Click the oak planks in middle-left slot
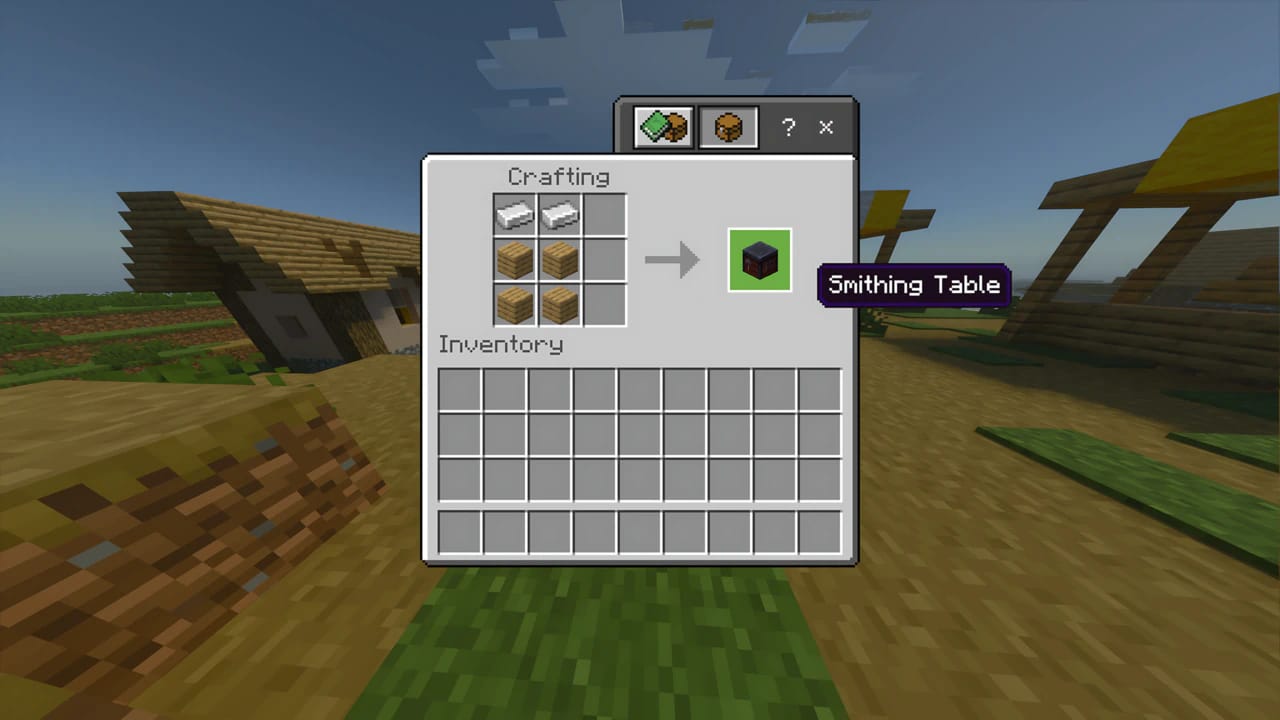The width and height of the screenshot is (1280, 720). [x=514, y=259]
